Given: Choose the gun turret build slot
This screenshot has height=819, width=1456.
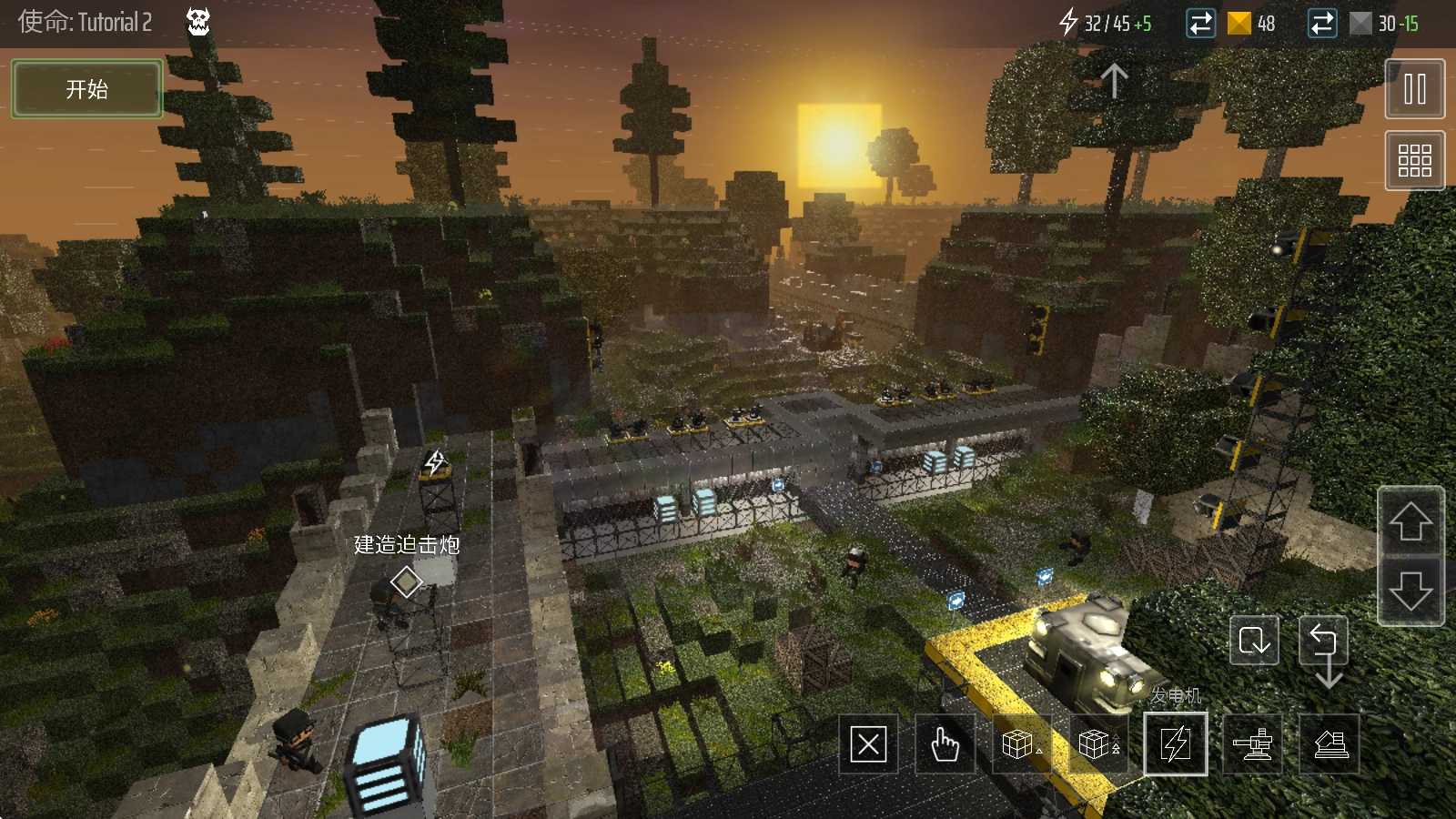Looking at the screenshot, I should [x=1252, y=745].
